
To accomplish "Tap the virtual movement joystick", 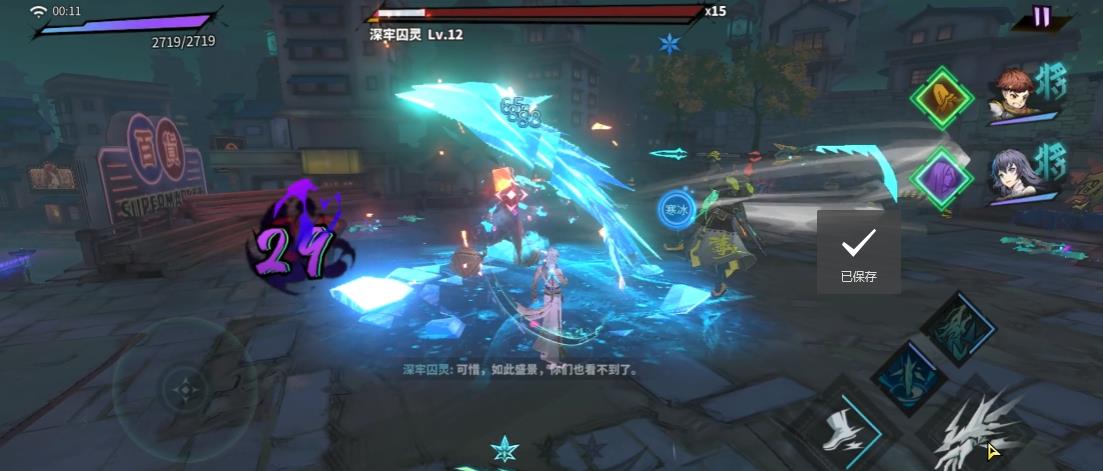I will [184, 388].
